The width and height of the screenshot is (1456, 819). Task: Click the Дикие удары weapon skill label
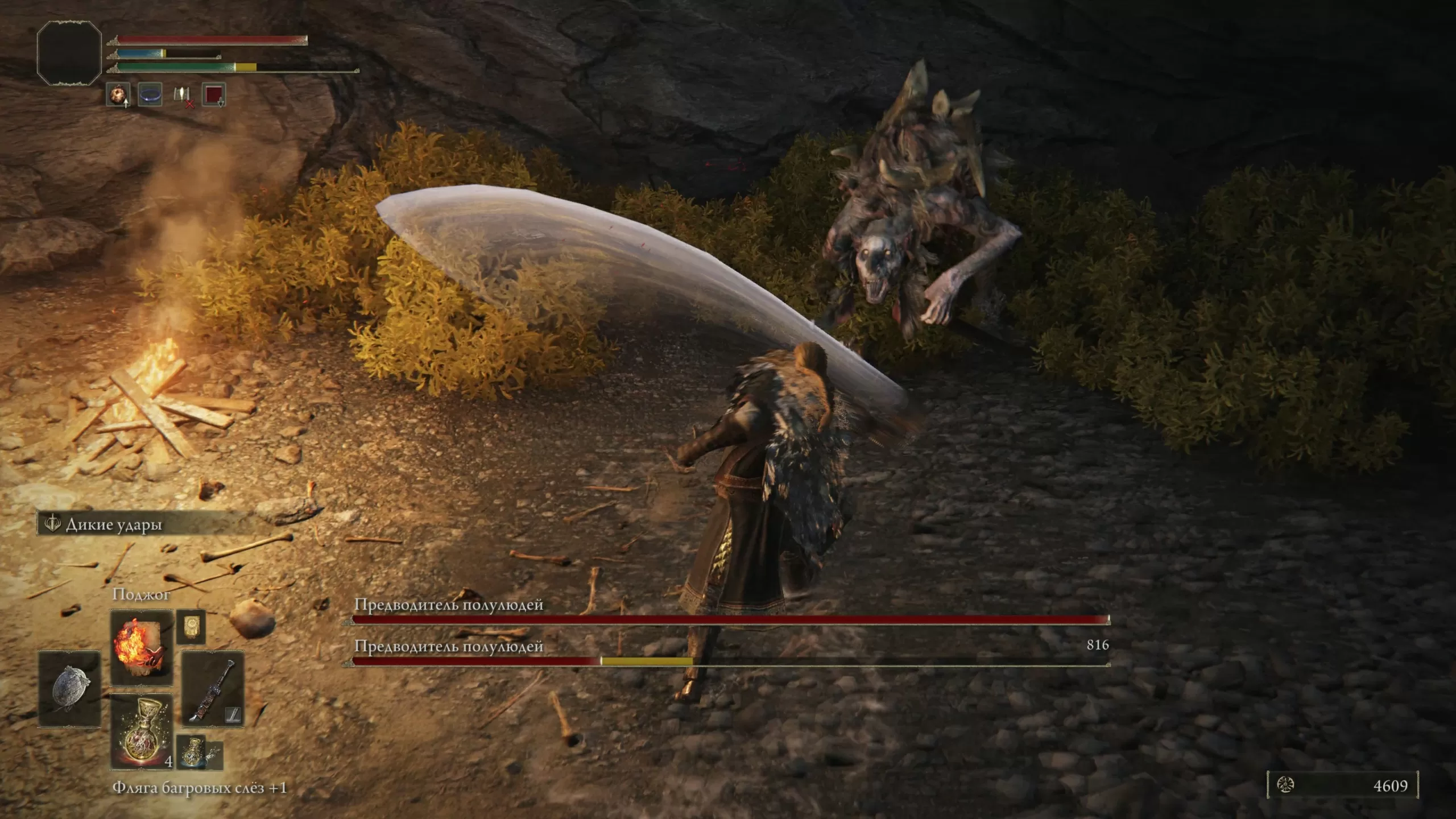point(114,524)
